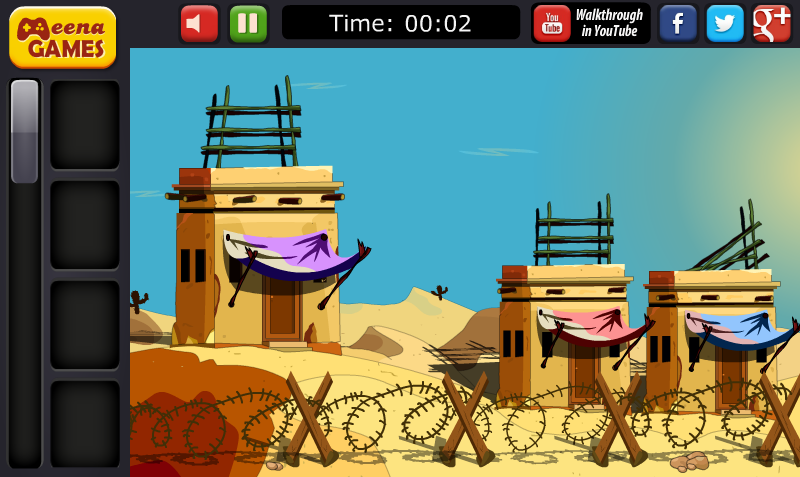800x477 pixels.
Task: Share the game on Twitter
Action: [x=725, y=23]
